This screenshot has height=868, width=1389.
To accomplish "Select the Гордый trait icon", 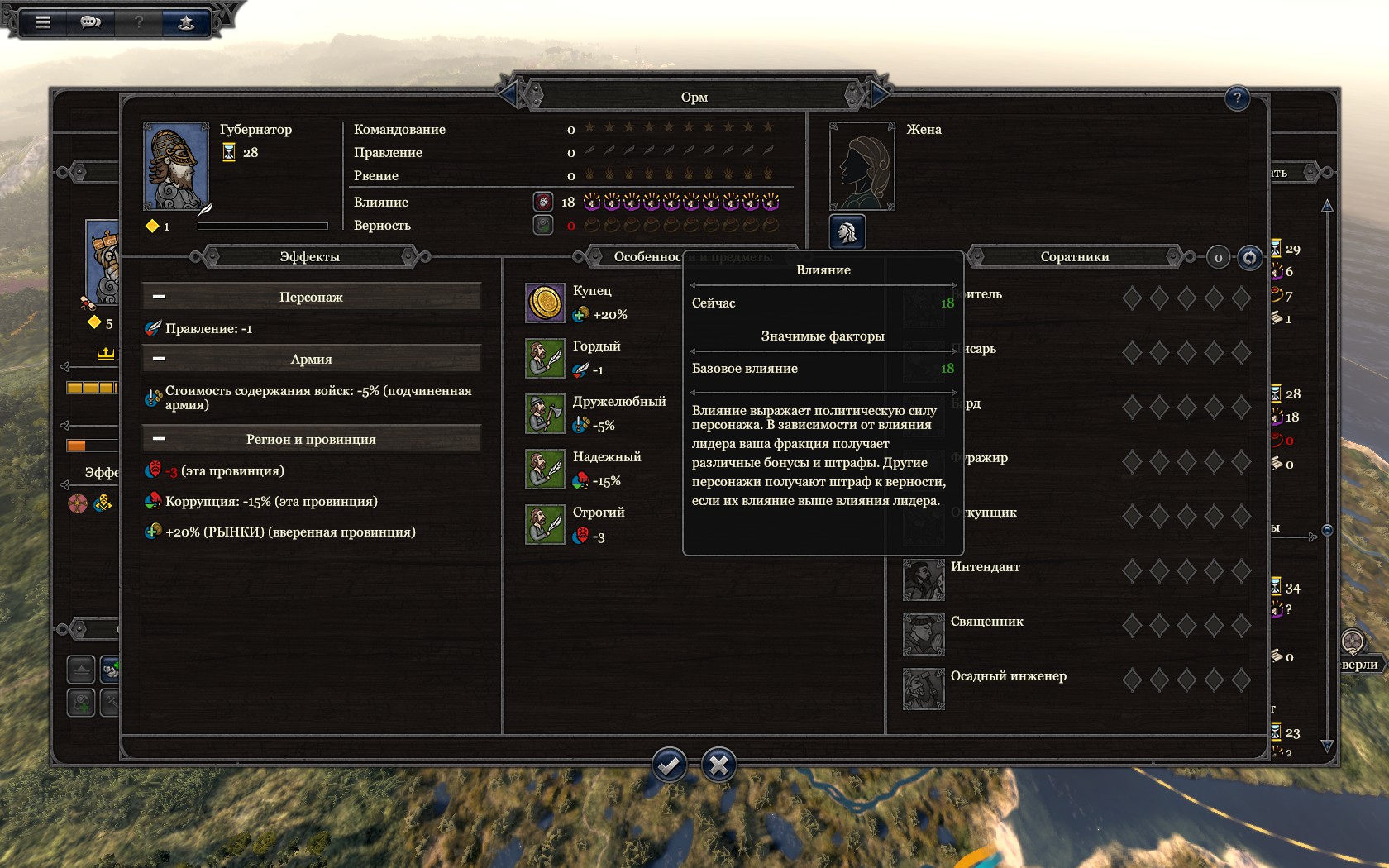I will pyautogui.click(x=545, y=358).
